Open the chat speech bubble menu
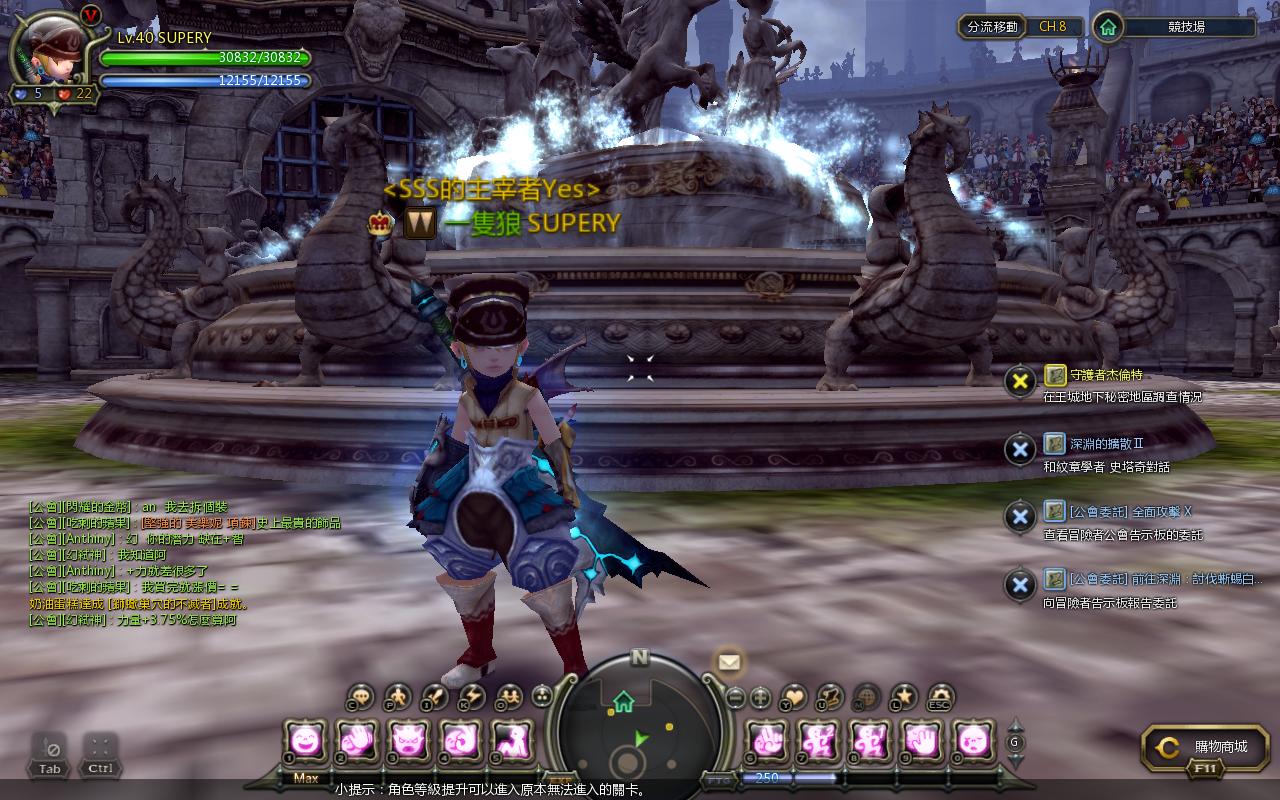The height and width of the screenshot is (800, 1280). (361, 697)
